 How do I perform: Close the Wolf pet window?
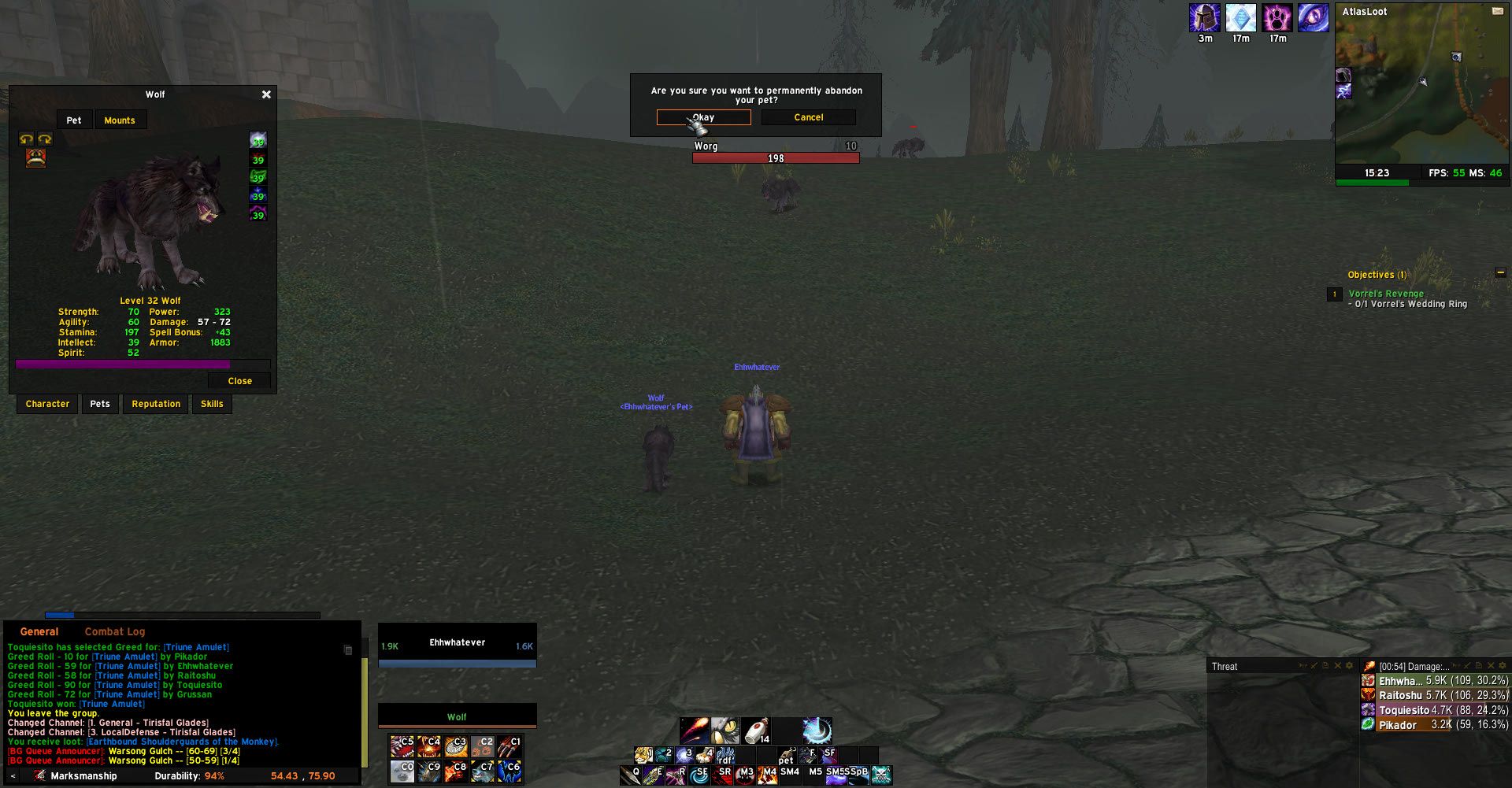coord(265,94)
